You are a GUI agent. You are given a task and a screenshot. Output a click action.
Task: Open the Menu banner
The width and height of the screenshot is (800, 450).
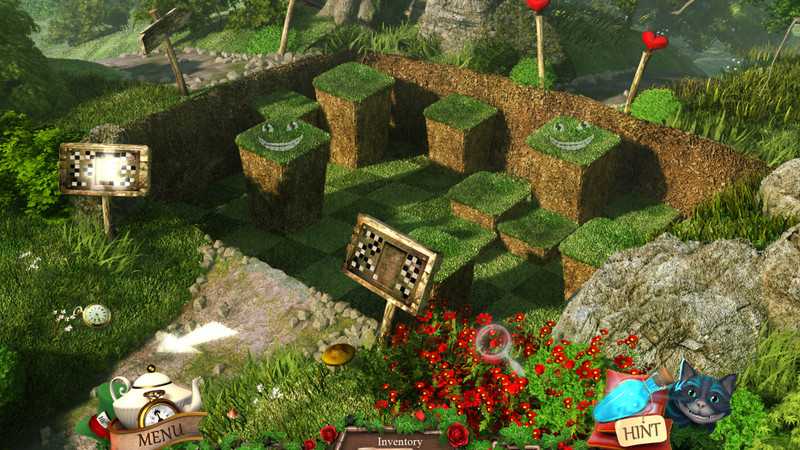[x=157, y=437]
